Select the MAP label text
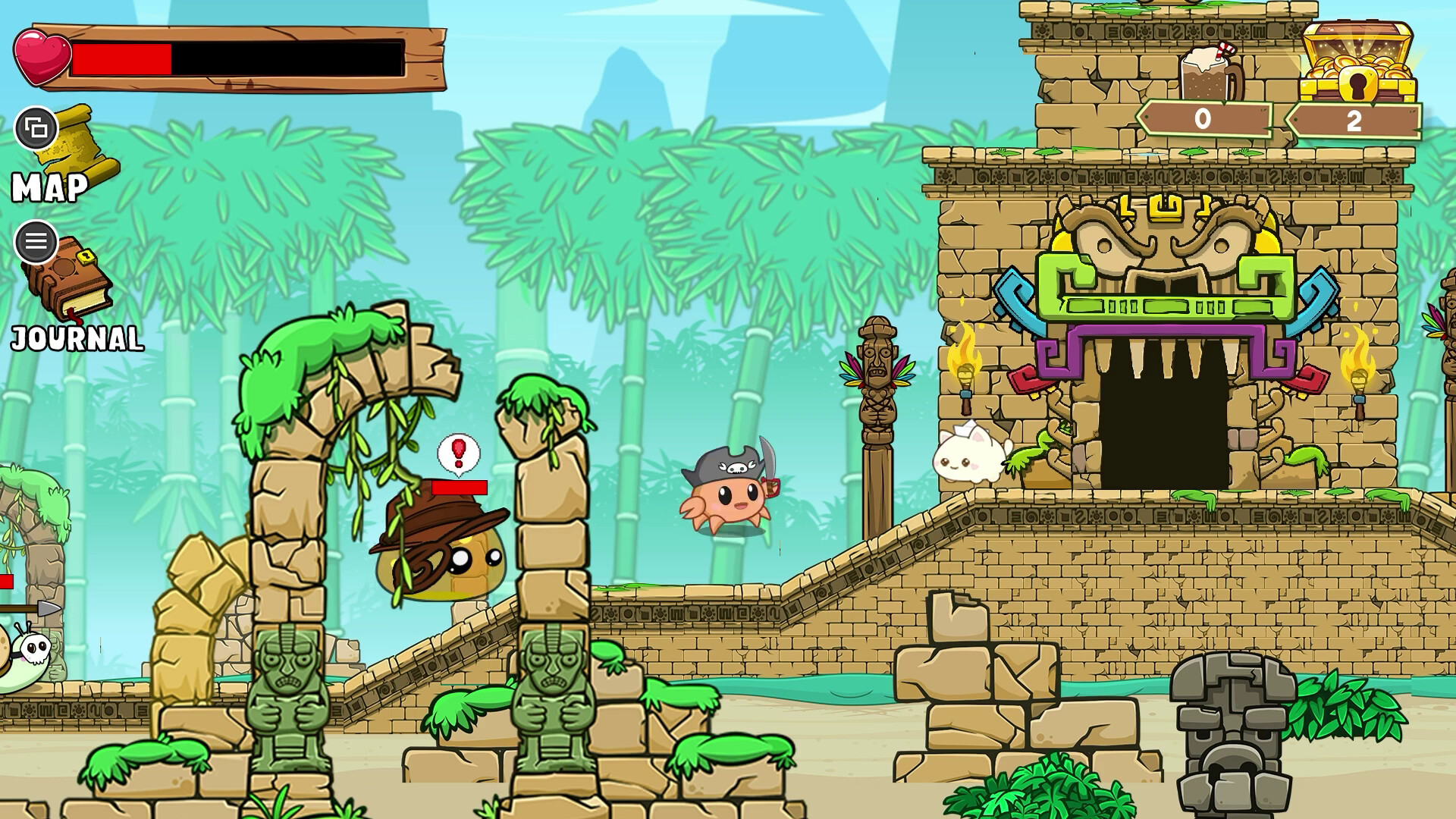 [x=48, y=186]
